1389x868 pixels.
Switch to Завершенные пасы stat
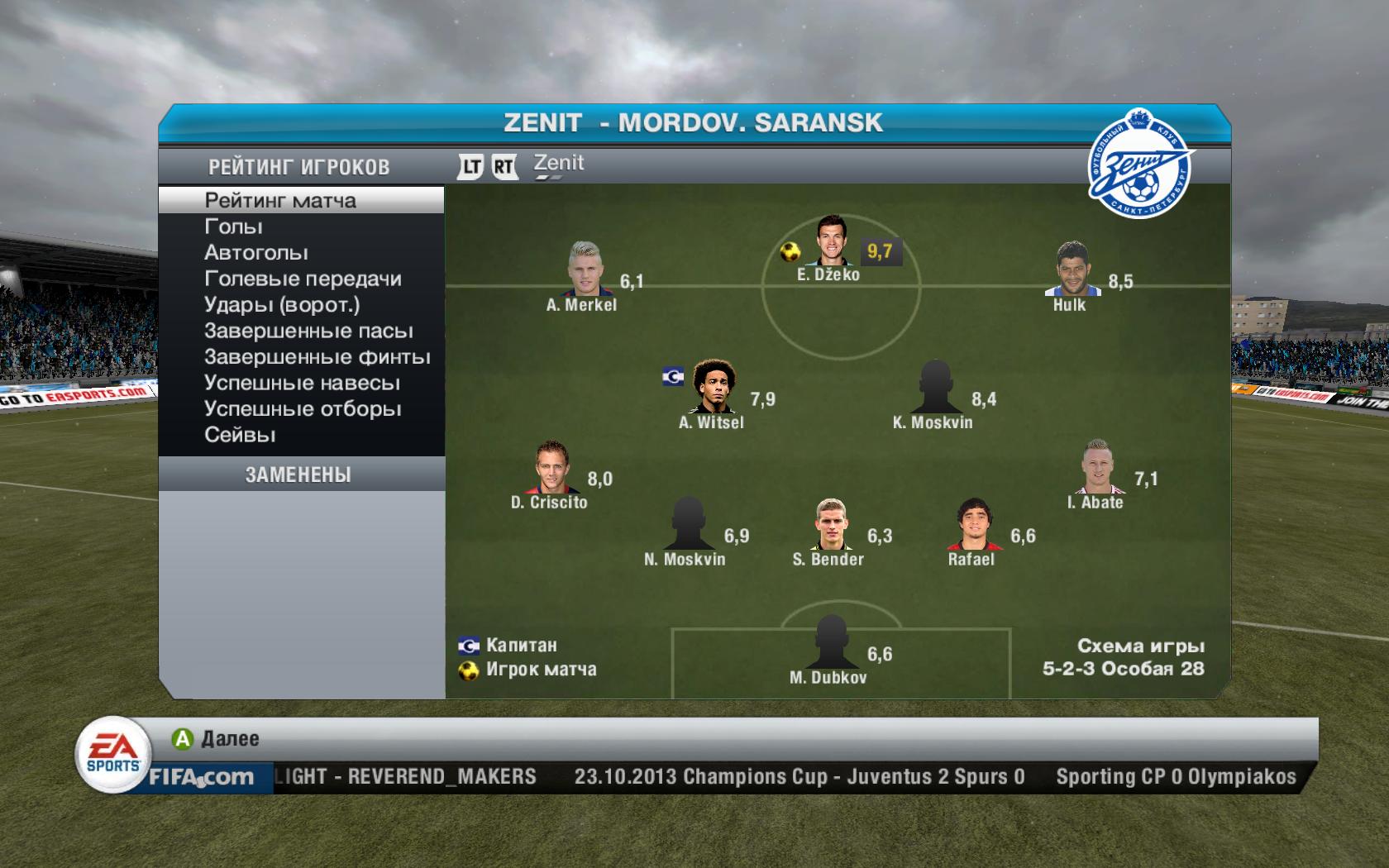[308, 331]
